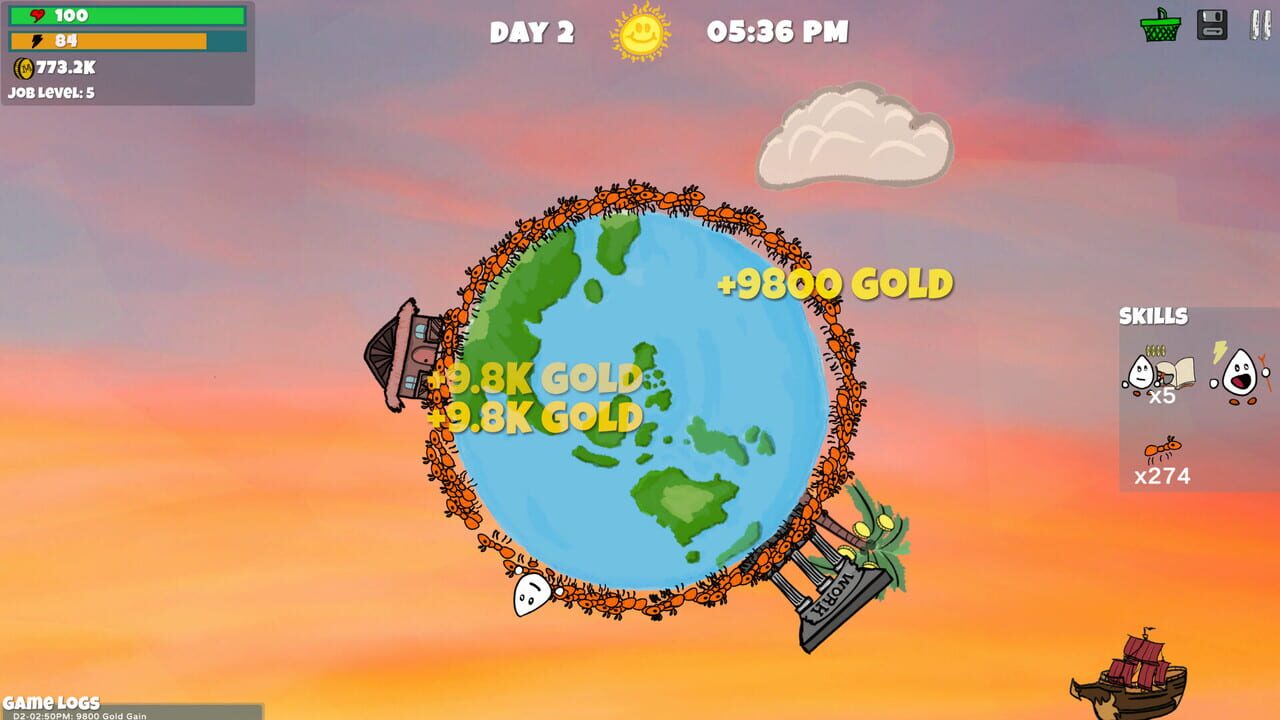
Task: Open the shop basket icon
Action: point(1159,28)
